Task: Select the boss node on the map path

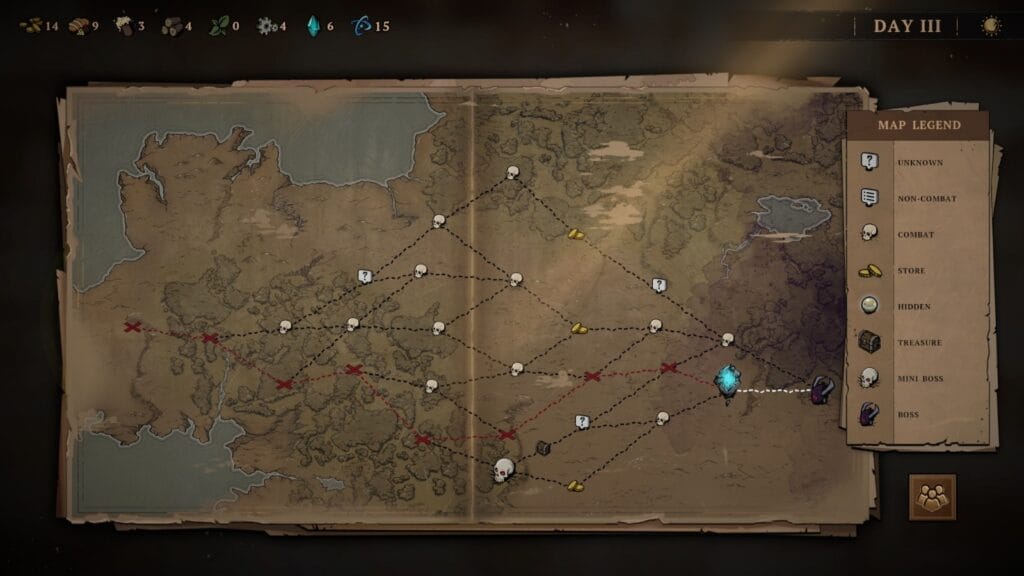Action: [823, 390]
